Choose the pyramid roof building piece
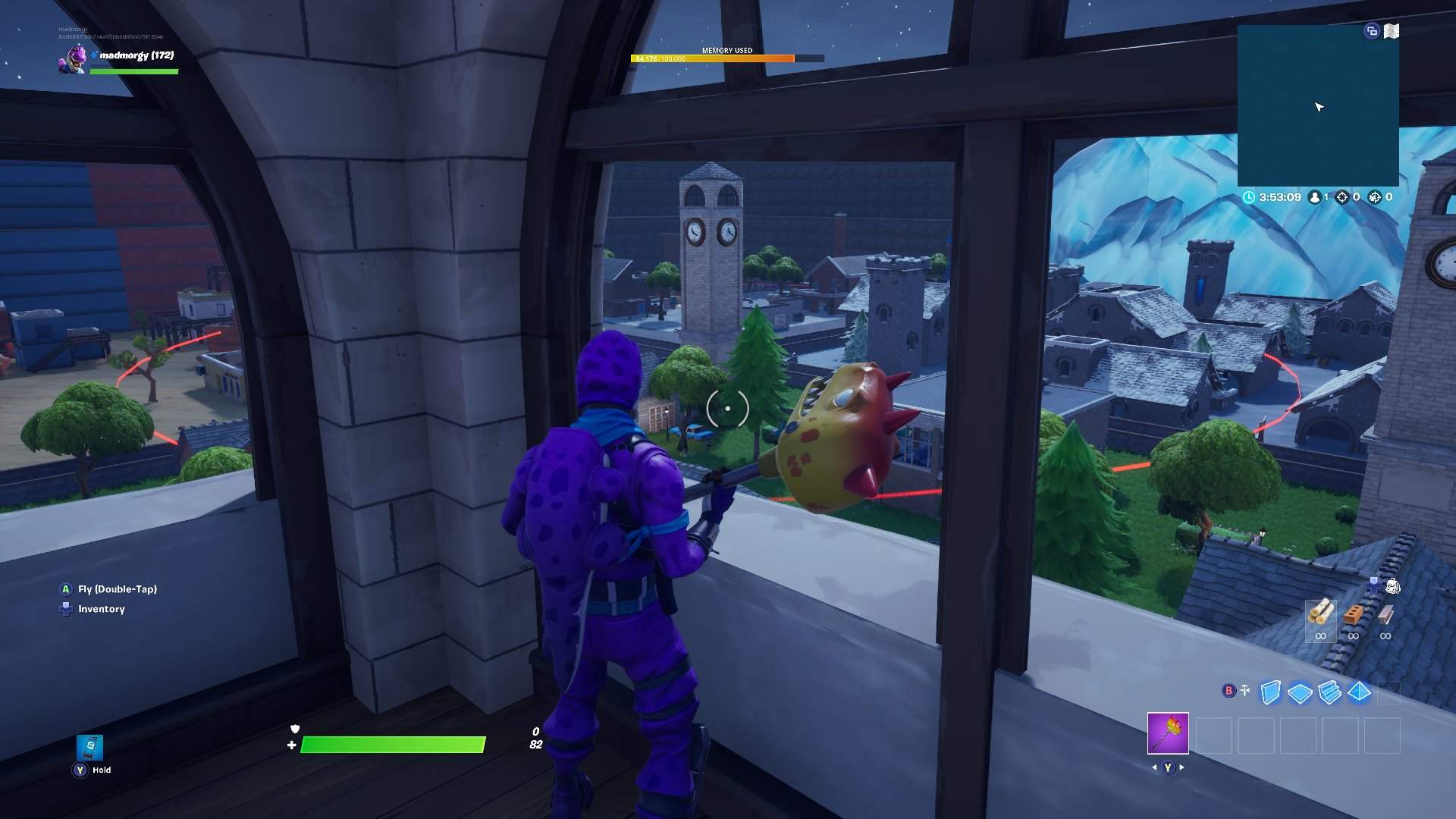This screenshot has height=819, width=1456. (x=1359, y=692)
